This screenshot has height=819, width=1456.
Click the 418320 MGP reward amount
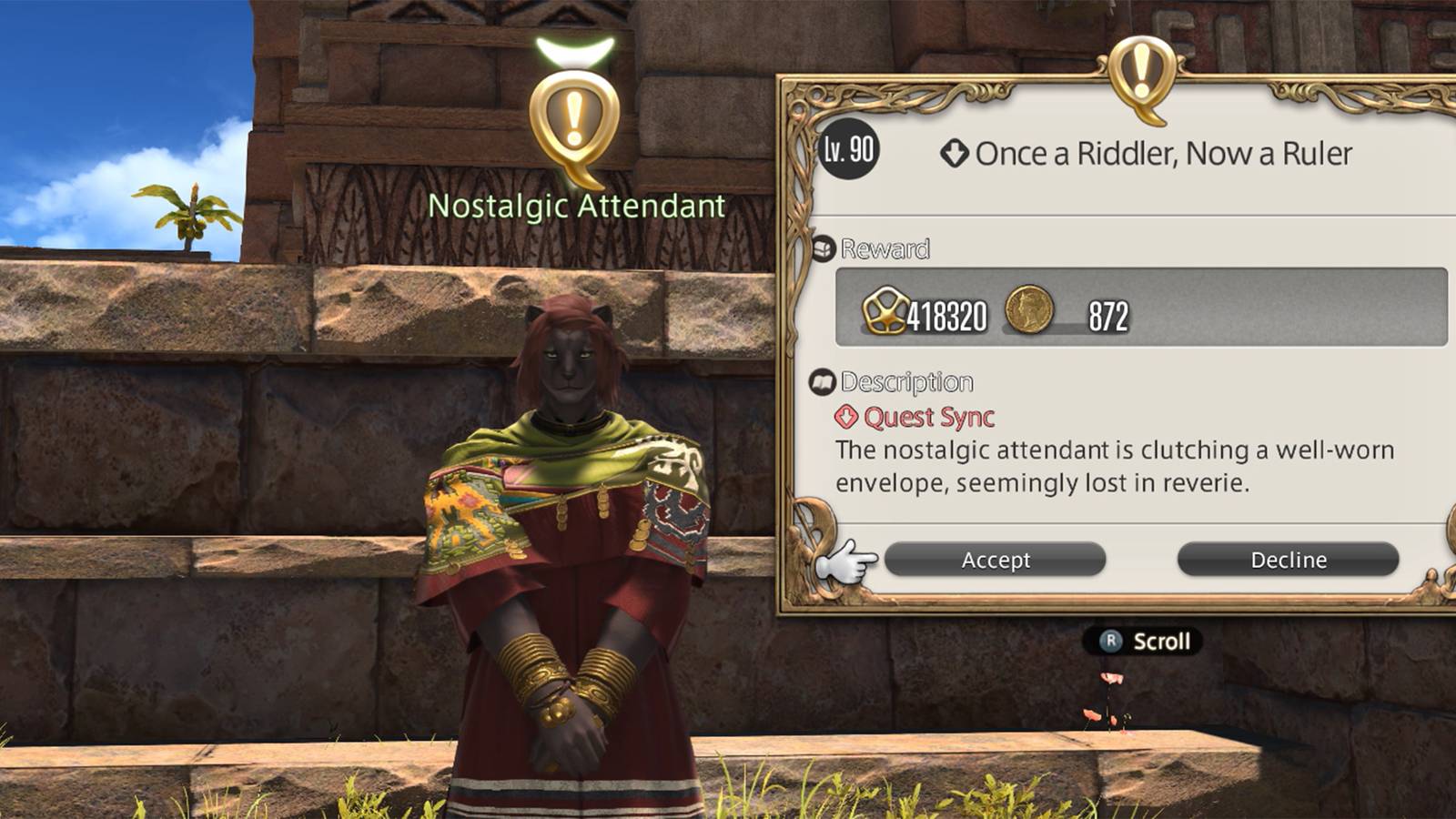[946, 314]
